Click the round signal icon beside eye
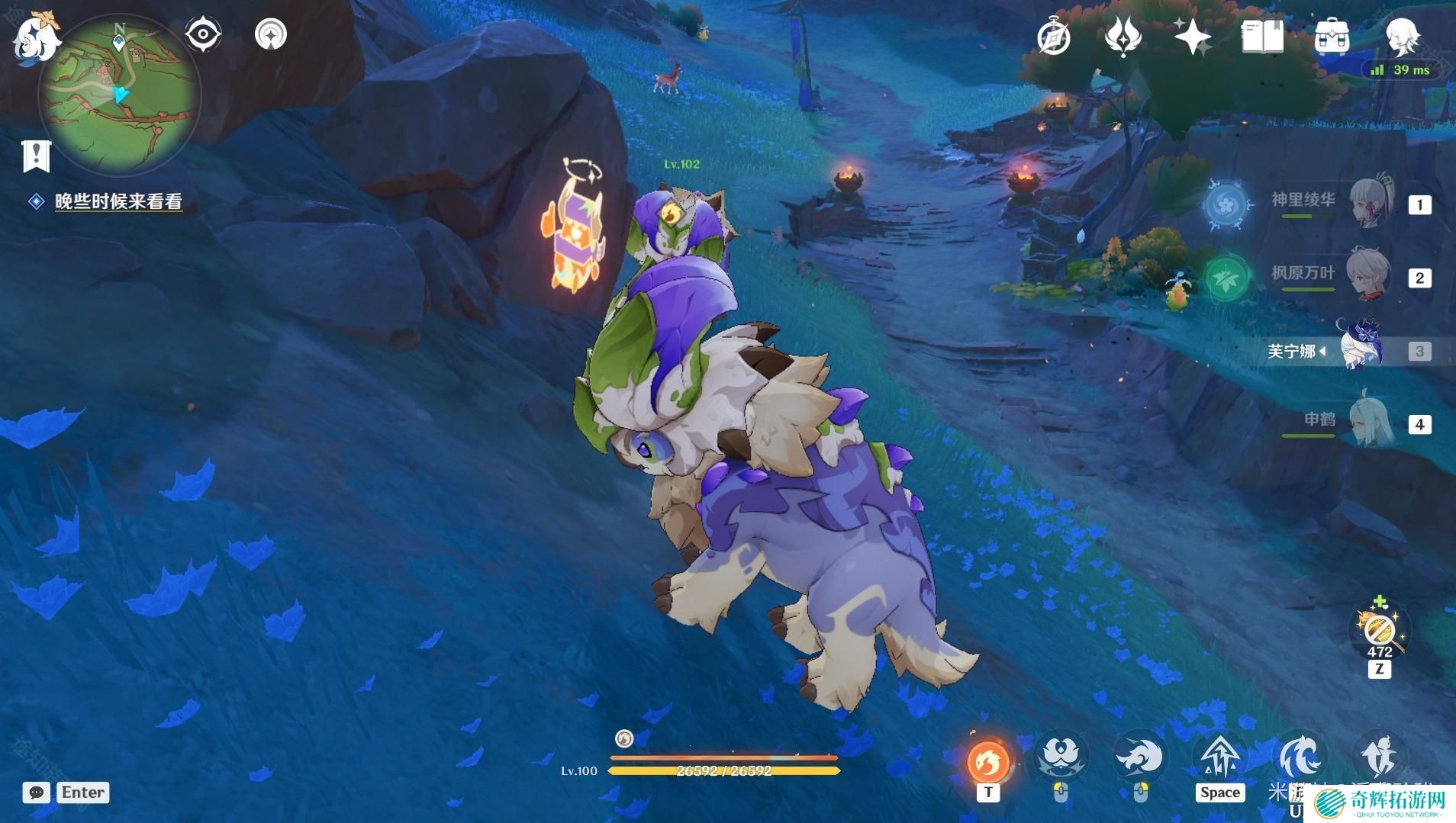Viewport: 1456px width, 823px height. [270, 34]
